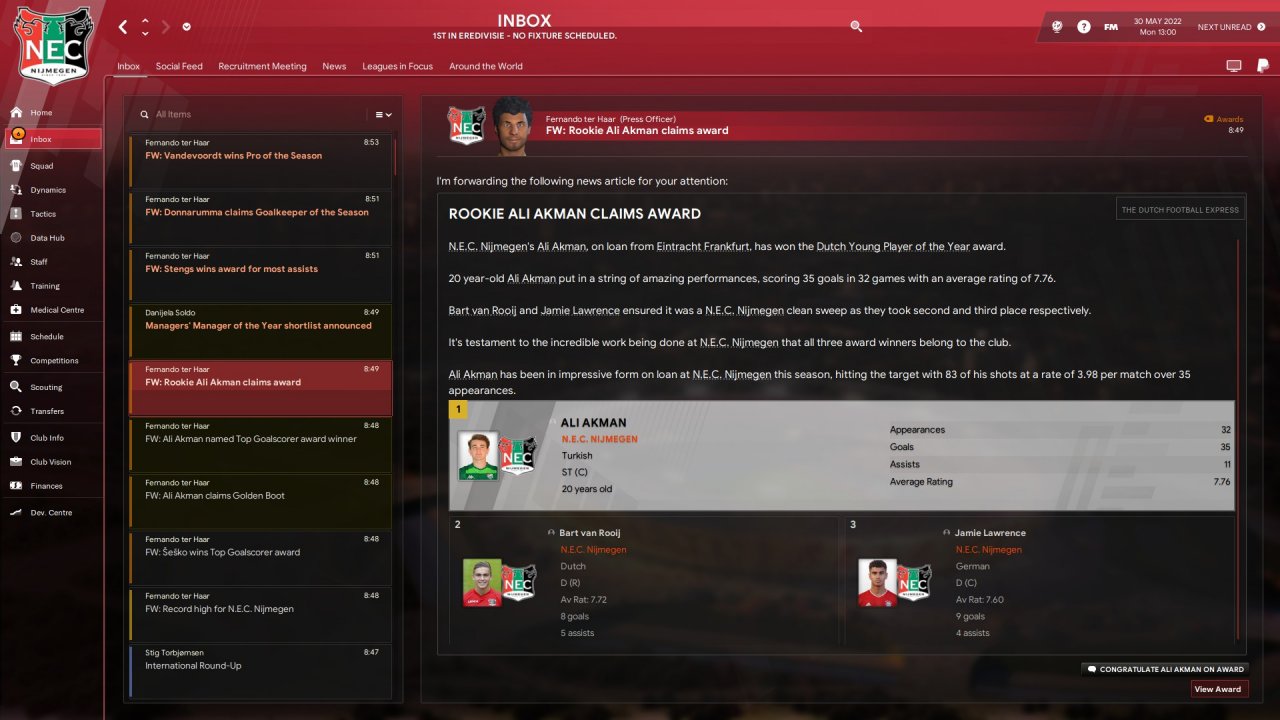Navigate back with the left arrow
1280x720 pixels.
click(123, 27)
